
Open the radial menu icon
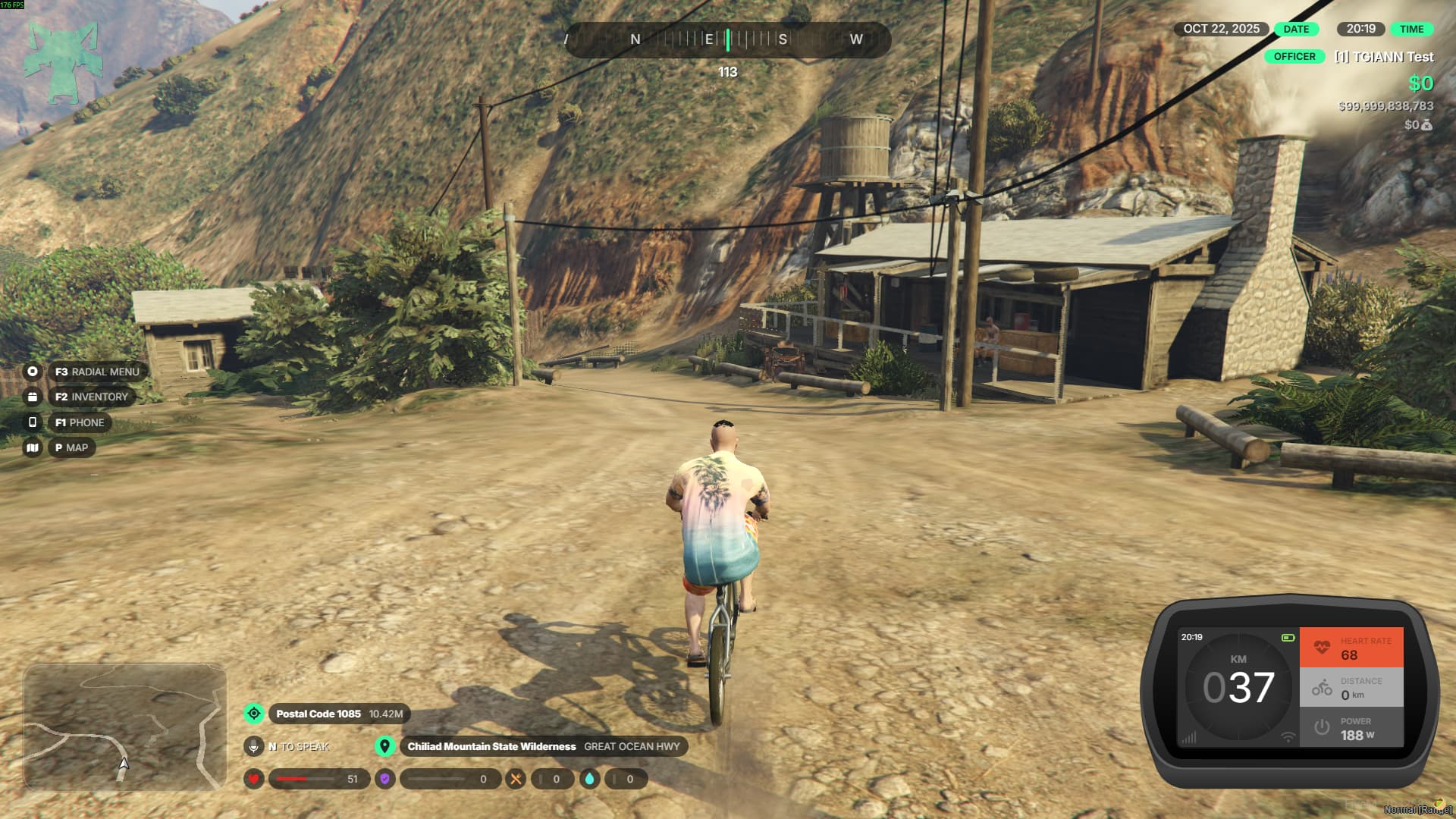point(33,372)
